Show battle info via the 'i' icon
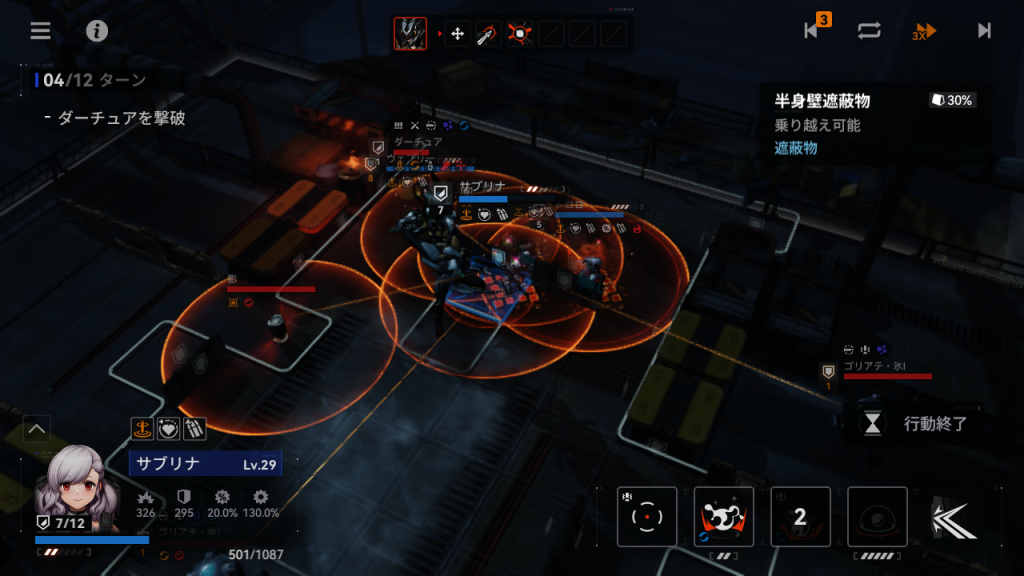Viewport: 1024px width, 576px height. [x=97, y=30]
